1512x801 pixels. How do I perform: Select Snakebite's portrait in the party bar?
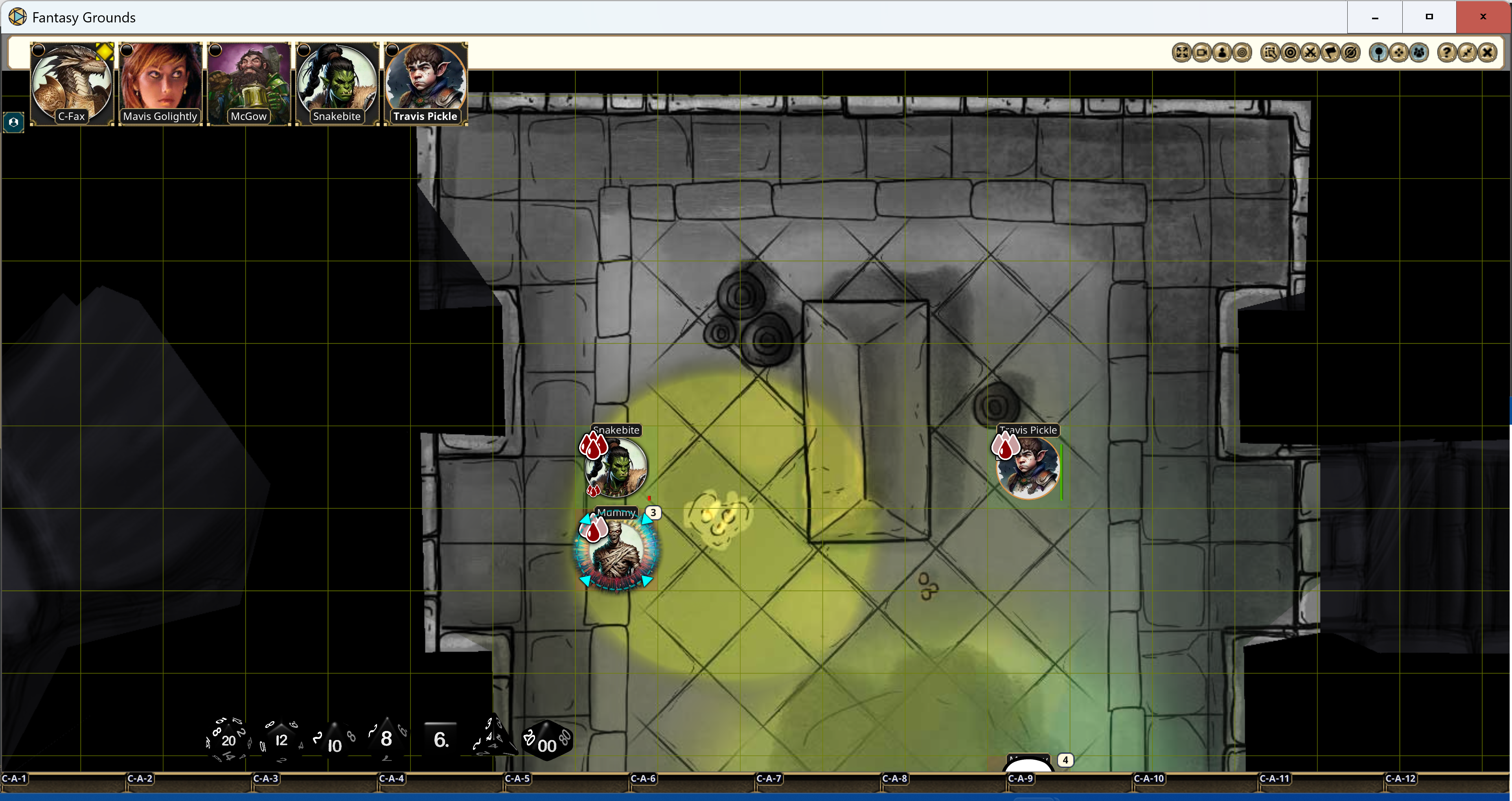[x=337, y=83]
